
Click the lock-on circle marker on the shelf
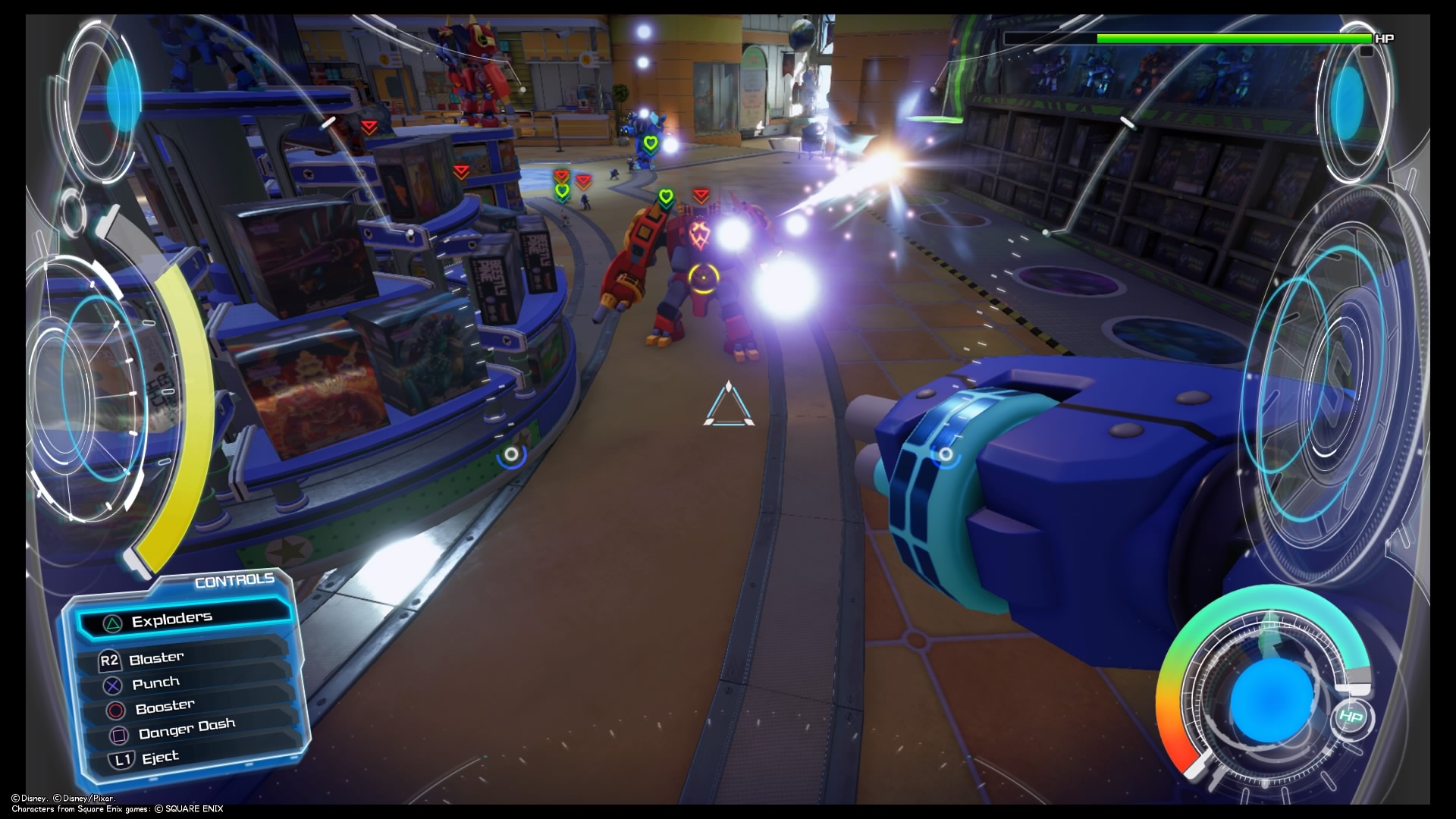(x=513, y=457)
